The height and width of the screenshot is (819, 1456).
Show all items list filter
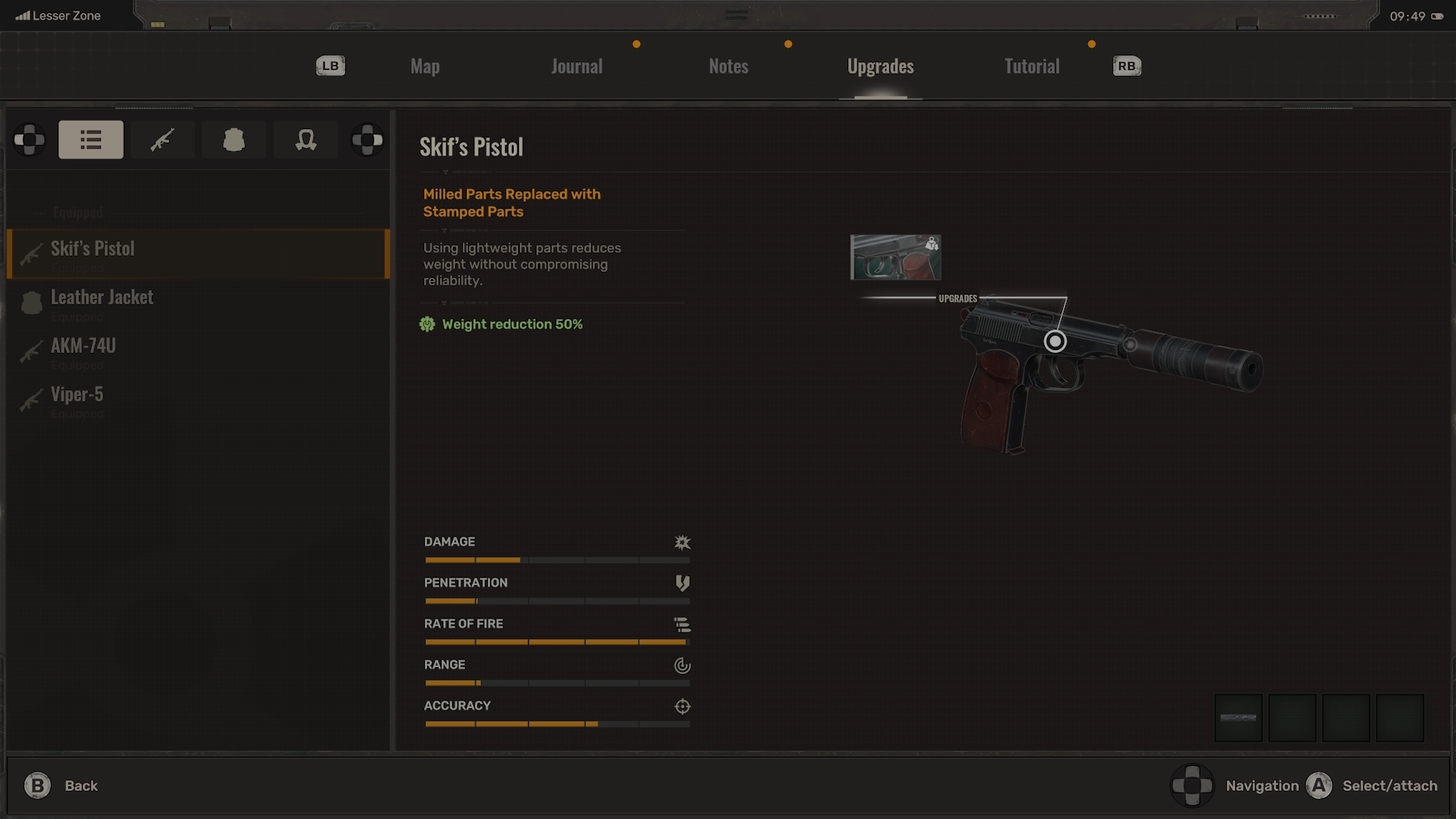(91, 140)
